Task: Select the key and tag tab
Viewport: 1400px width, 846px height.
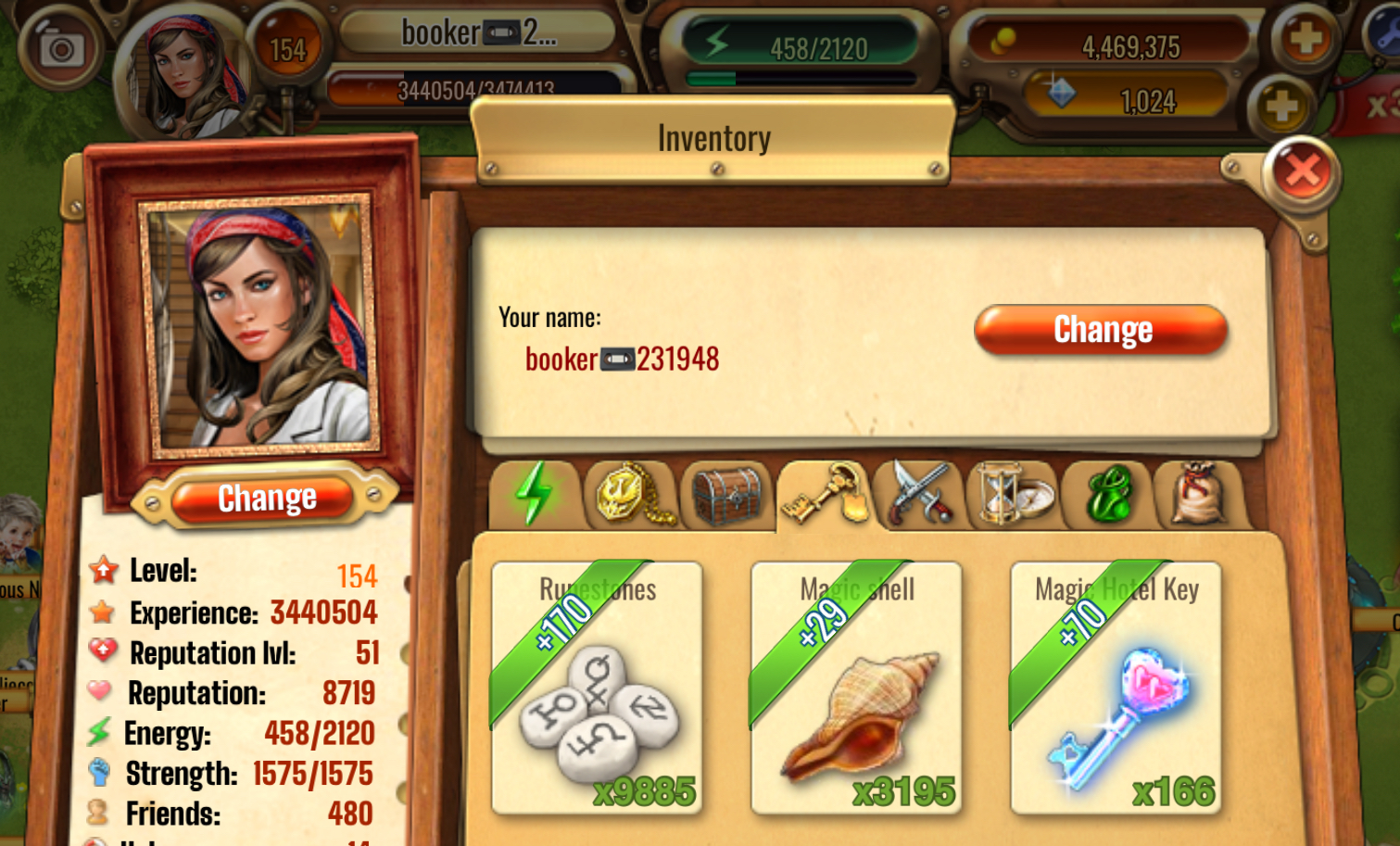Action: (823, 496)
